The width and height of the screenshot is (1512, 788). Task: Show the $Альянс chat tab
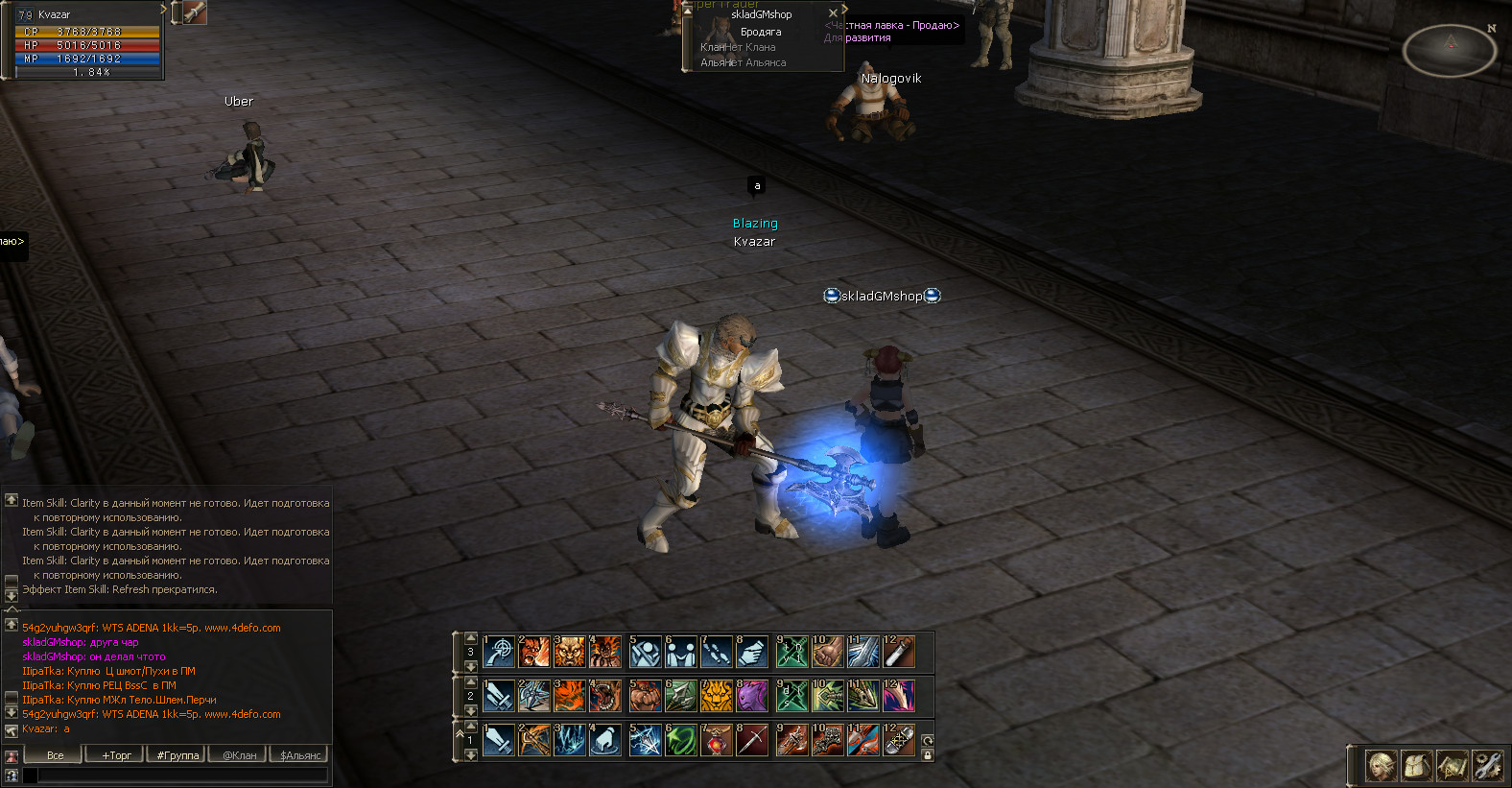click(x=299, y=755)
